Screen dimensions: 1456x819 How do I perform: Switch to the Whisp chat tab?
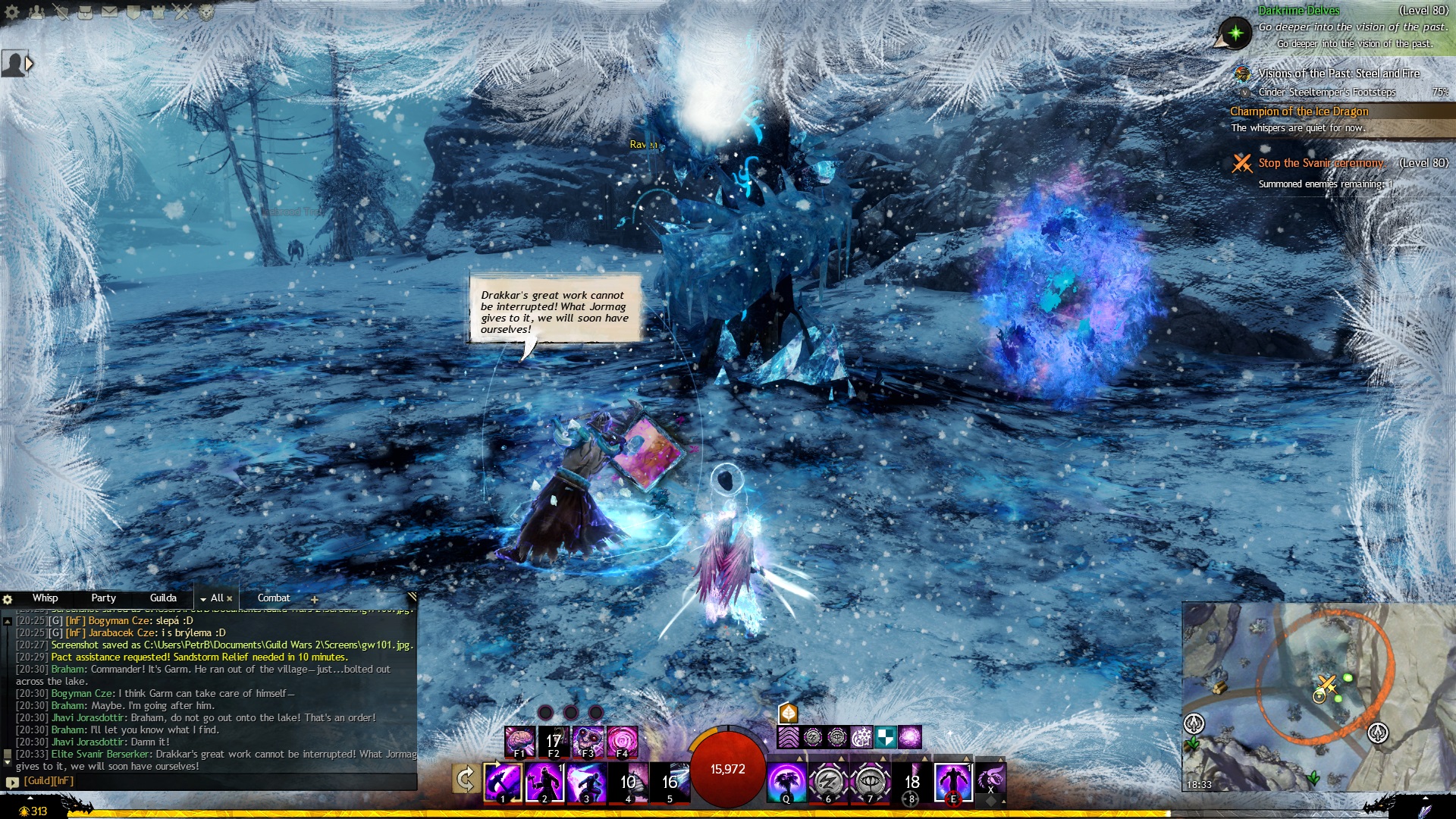[x=45, y=598]
